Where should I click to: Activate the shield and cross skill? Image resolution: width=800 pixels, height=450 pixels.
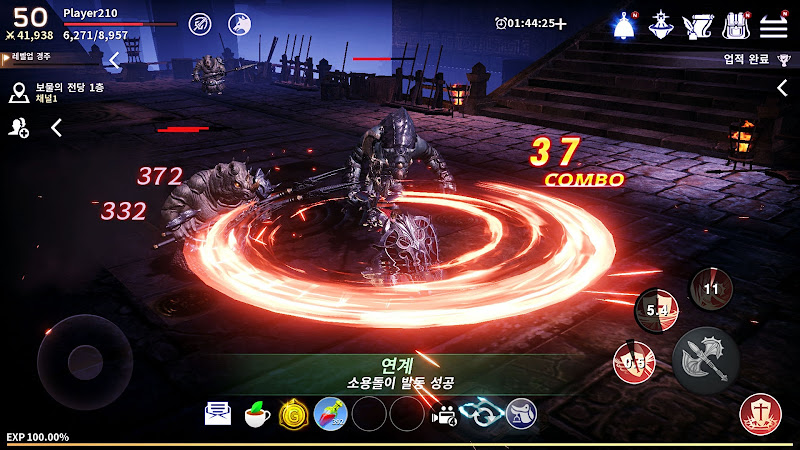point(760,415)
